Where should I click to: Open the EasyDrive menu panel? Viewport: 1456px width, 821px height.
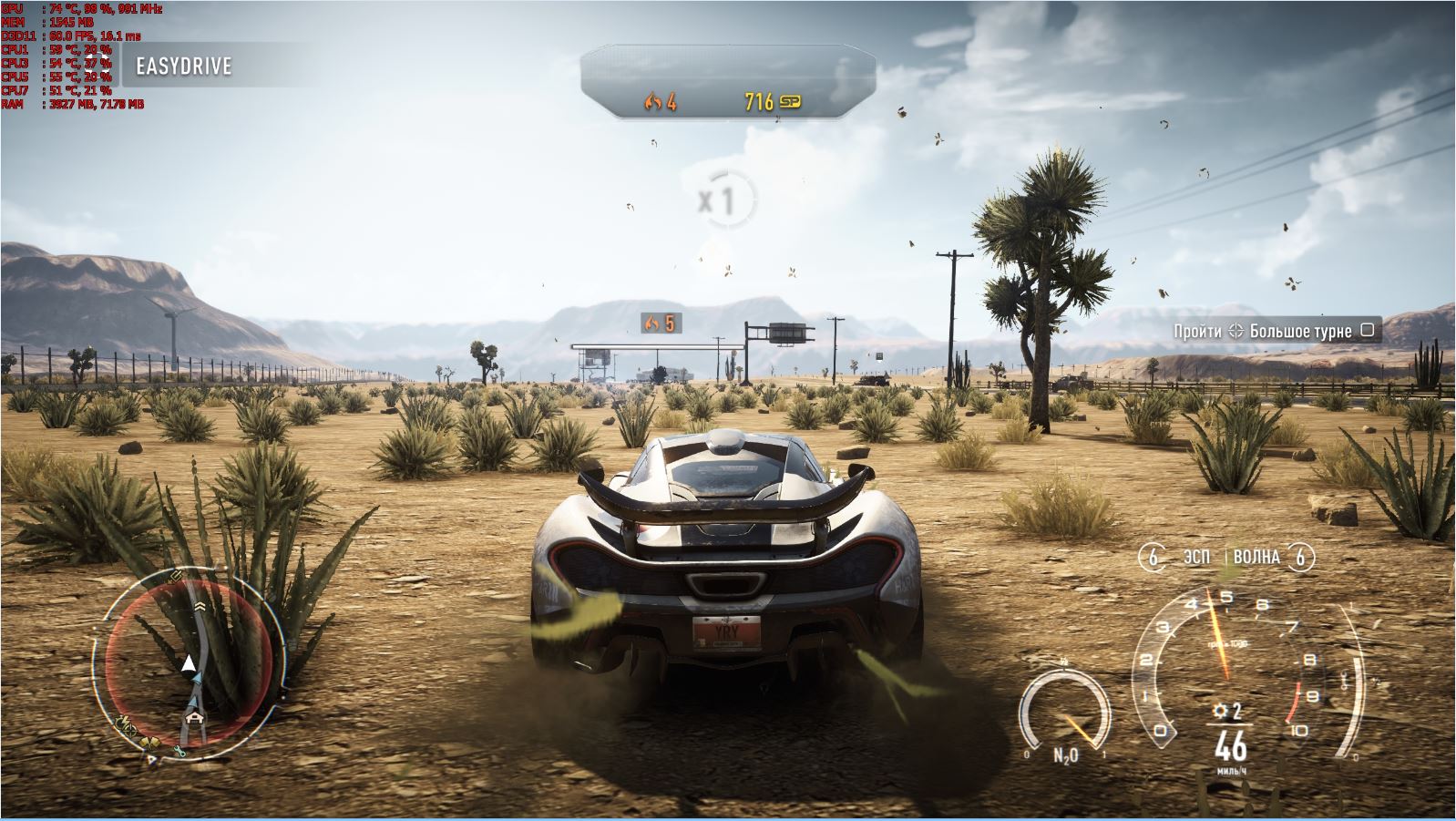click(184, 66)
